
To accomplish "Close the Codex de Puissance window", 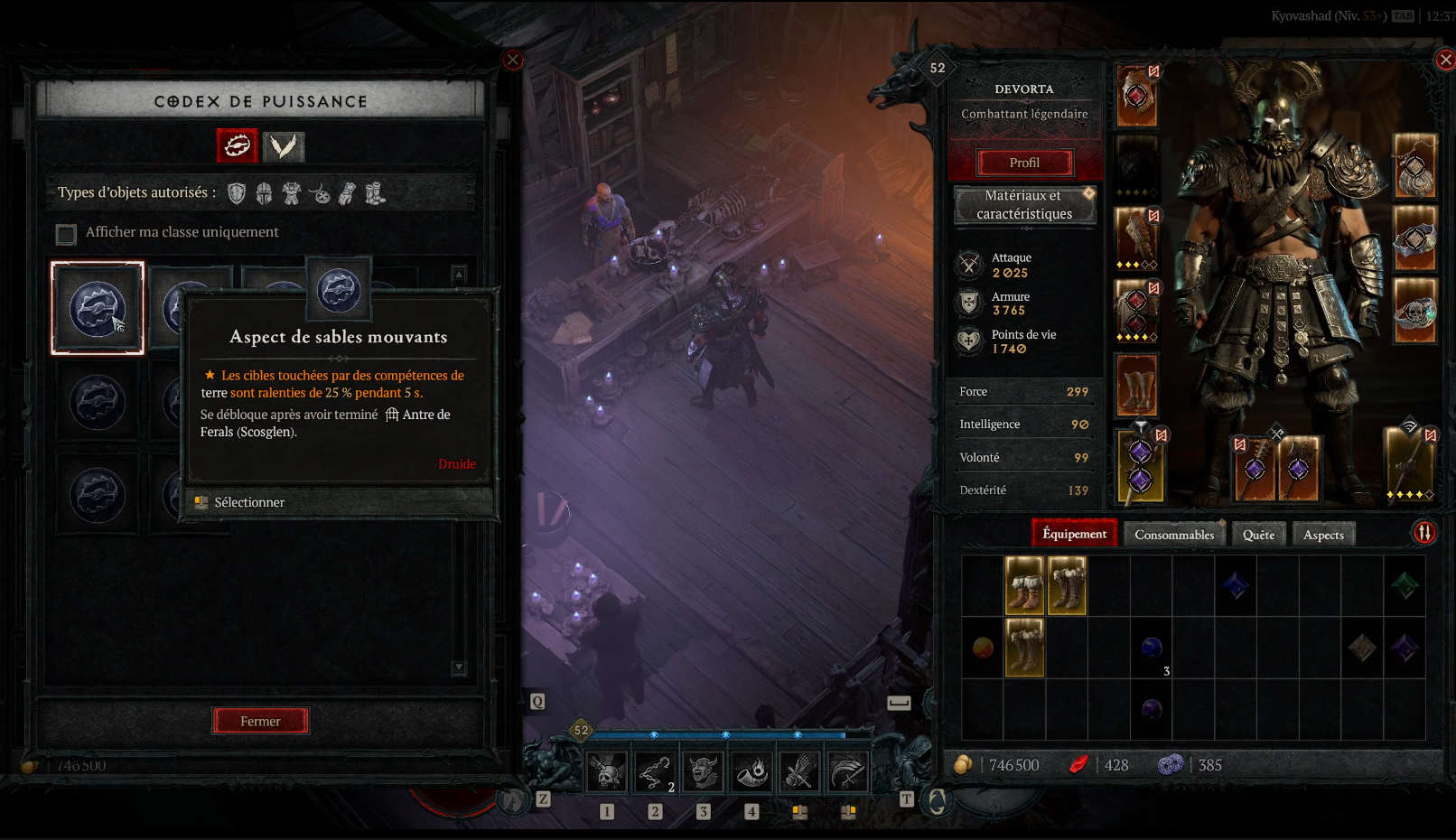I will 513,60.
